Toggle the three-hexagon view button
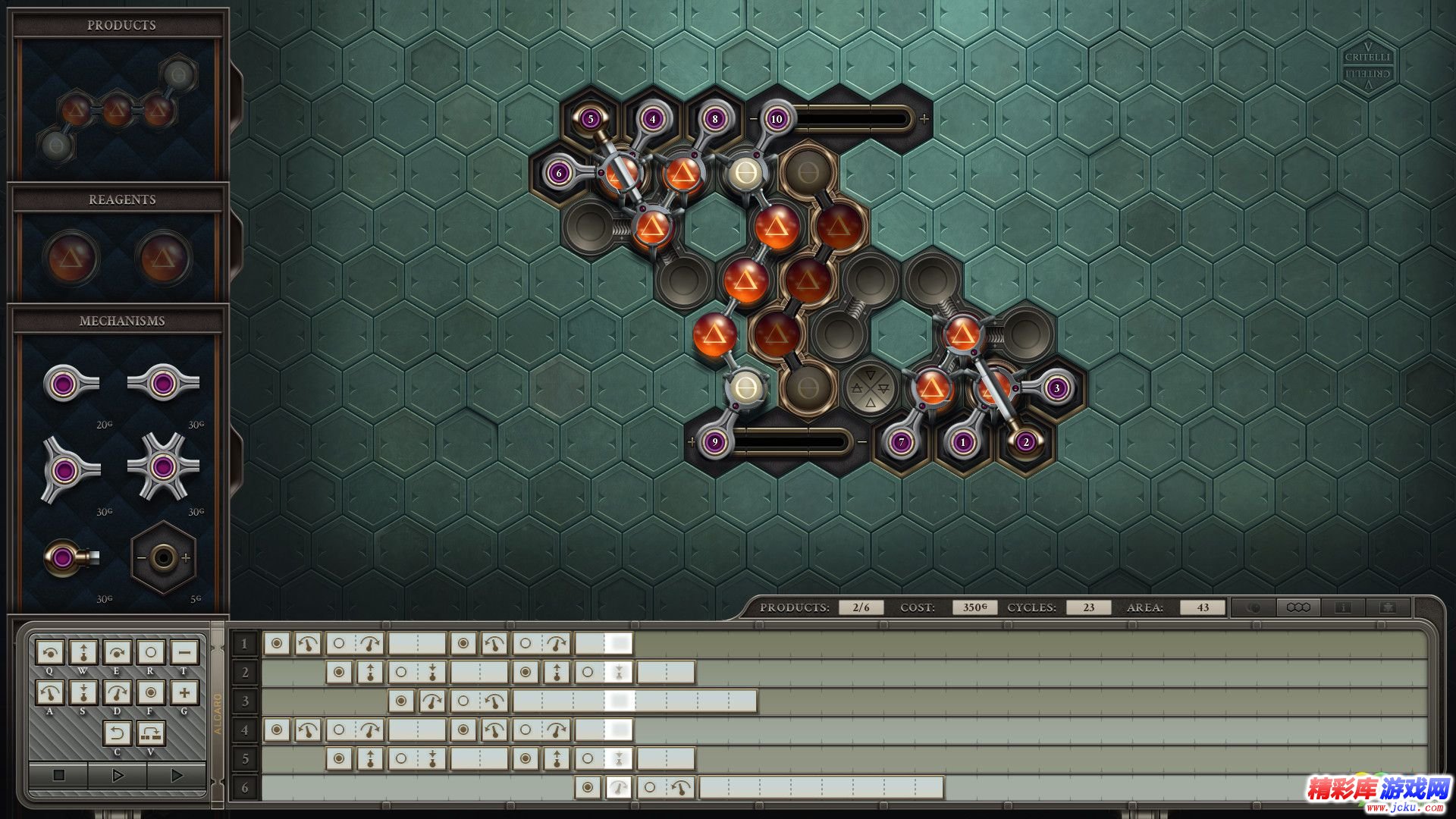This screenshot has height=819, width=1456. [x=1298, y=607]
